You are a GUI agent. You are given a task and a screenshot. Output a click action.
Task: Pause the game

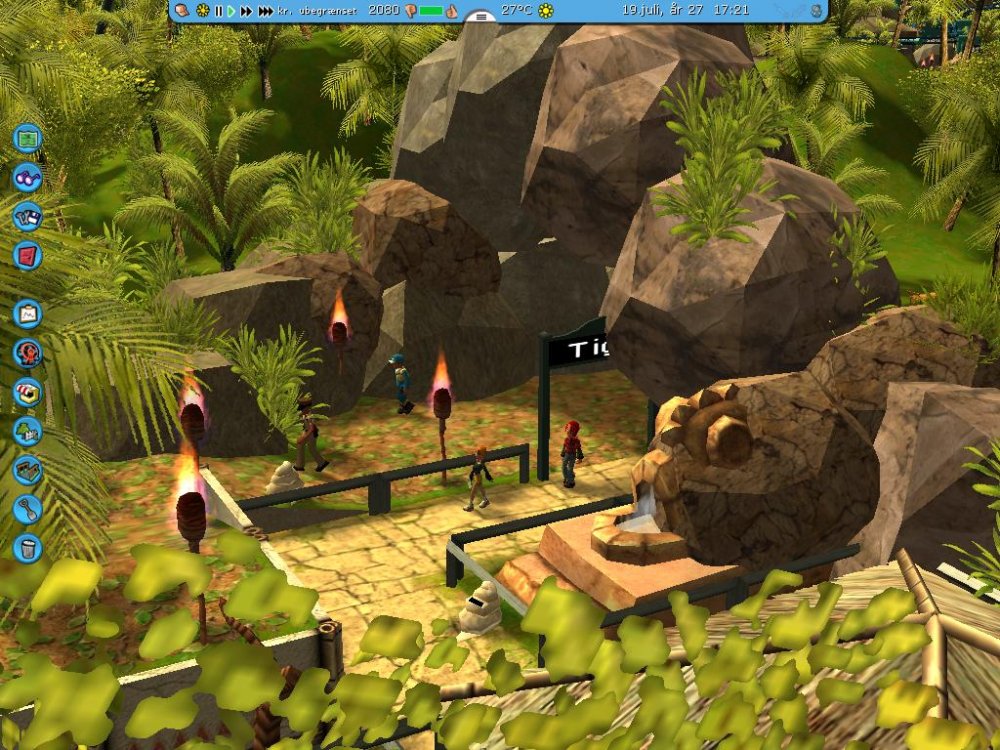tap(218, 11)
